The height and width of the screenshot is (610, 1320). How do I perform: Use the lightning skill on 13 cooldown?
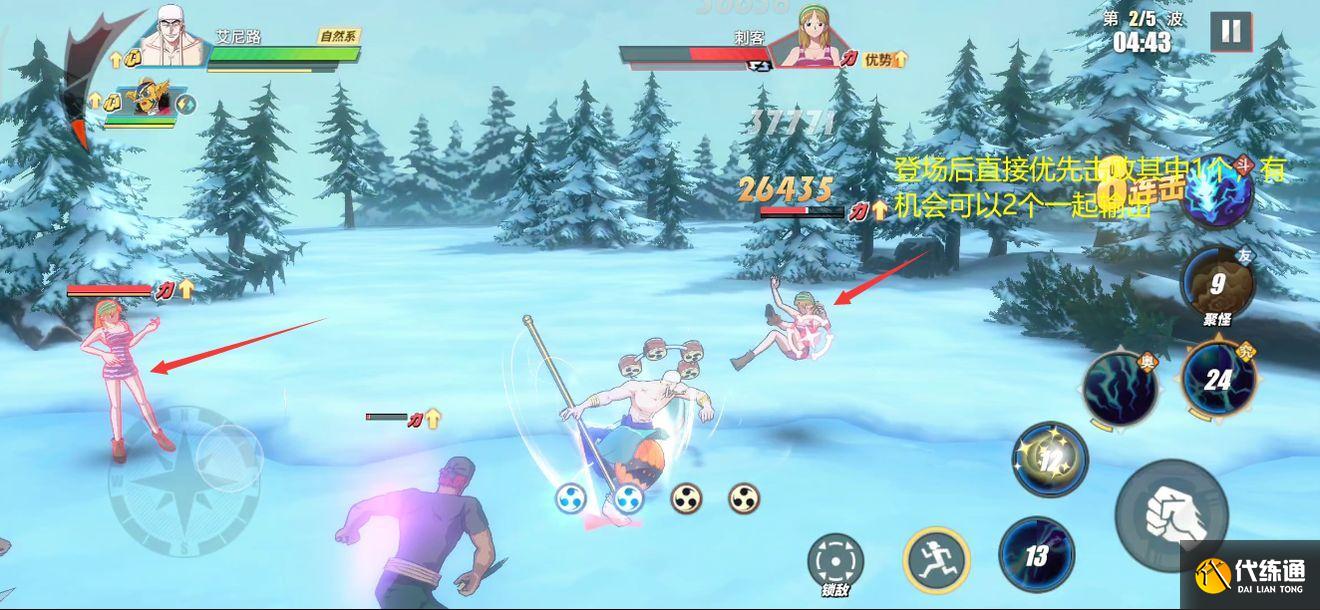coord(1036,553)
